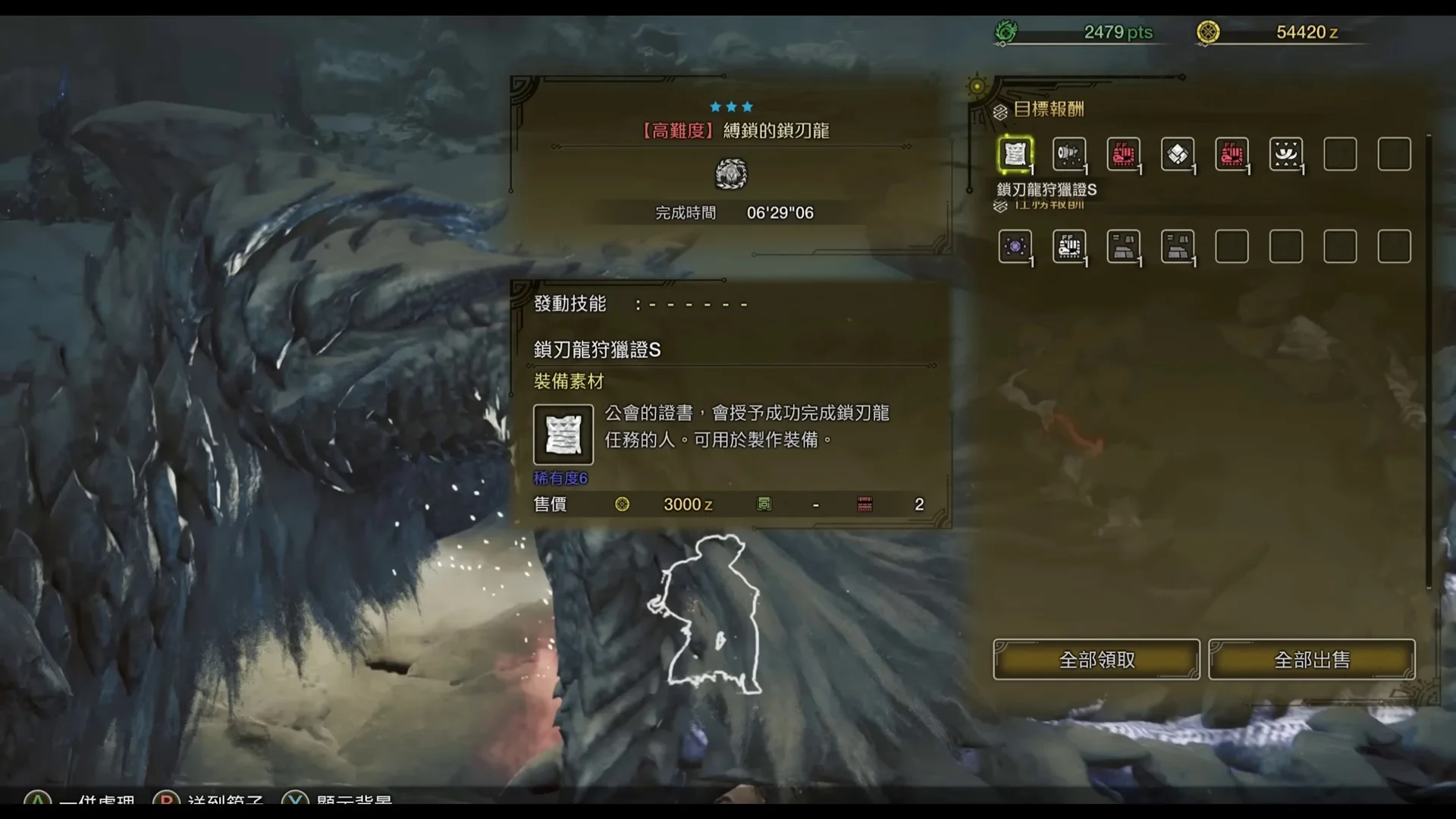Click the zenny coin icon beside 54420z

point(1207,33)
